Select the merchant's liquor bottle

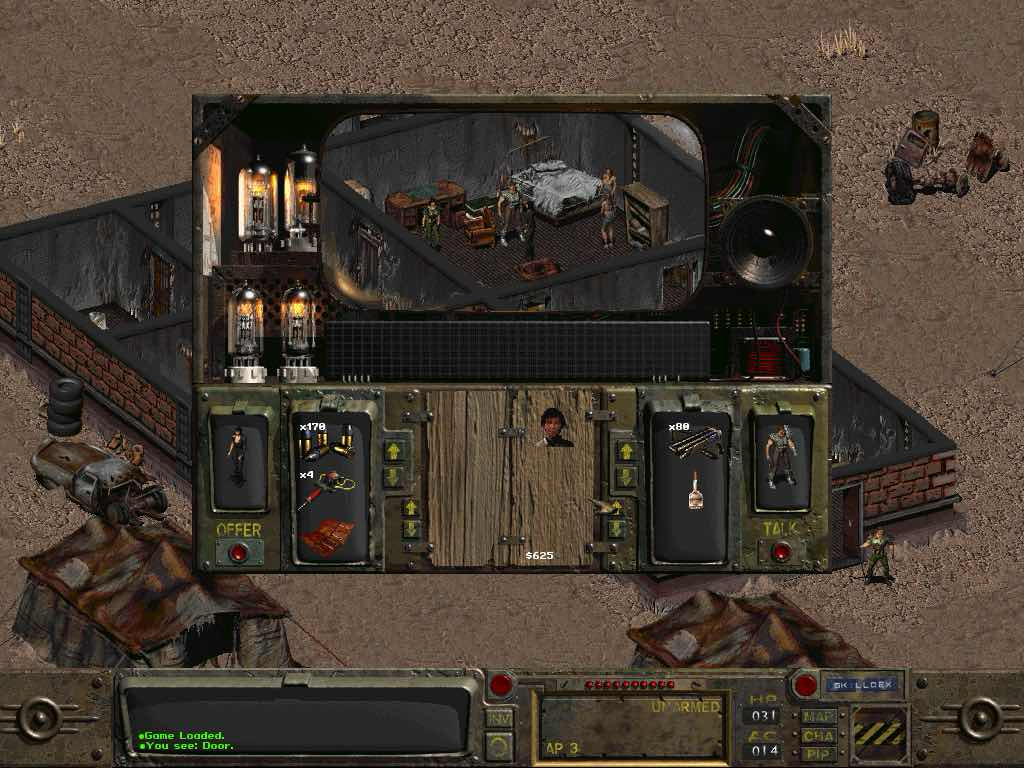[x=696, y=490]
